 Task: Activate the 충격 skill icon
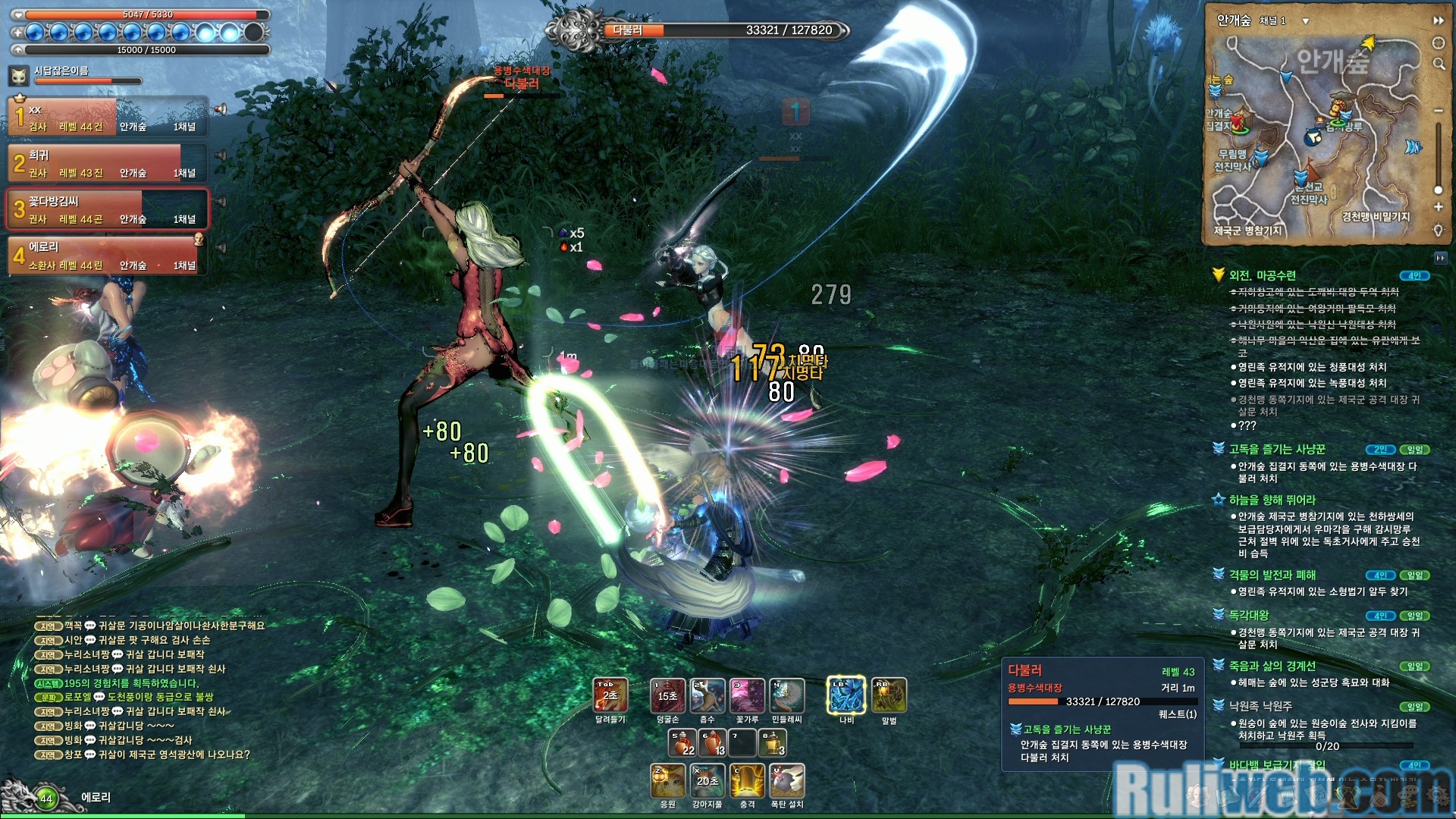click(x=747, y=780)
